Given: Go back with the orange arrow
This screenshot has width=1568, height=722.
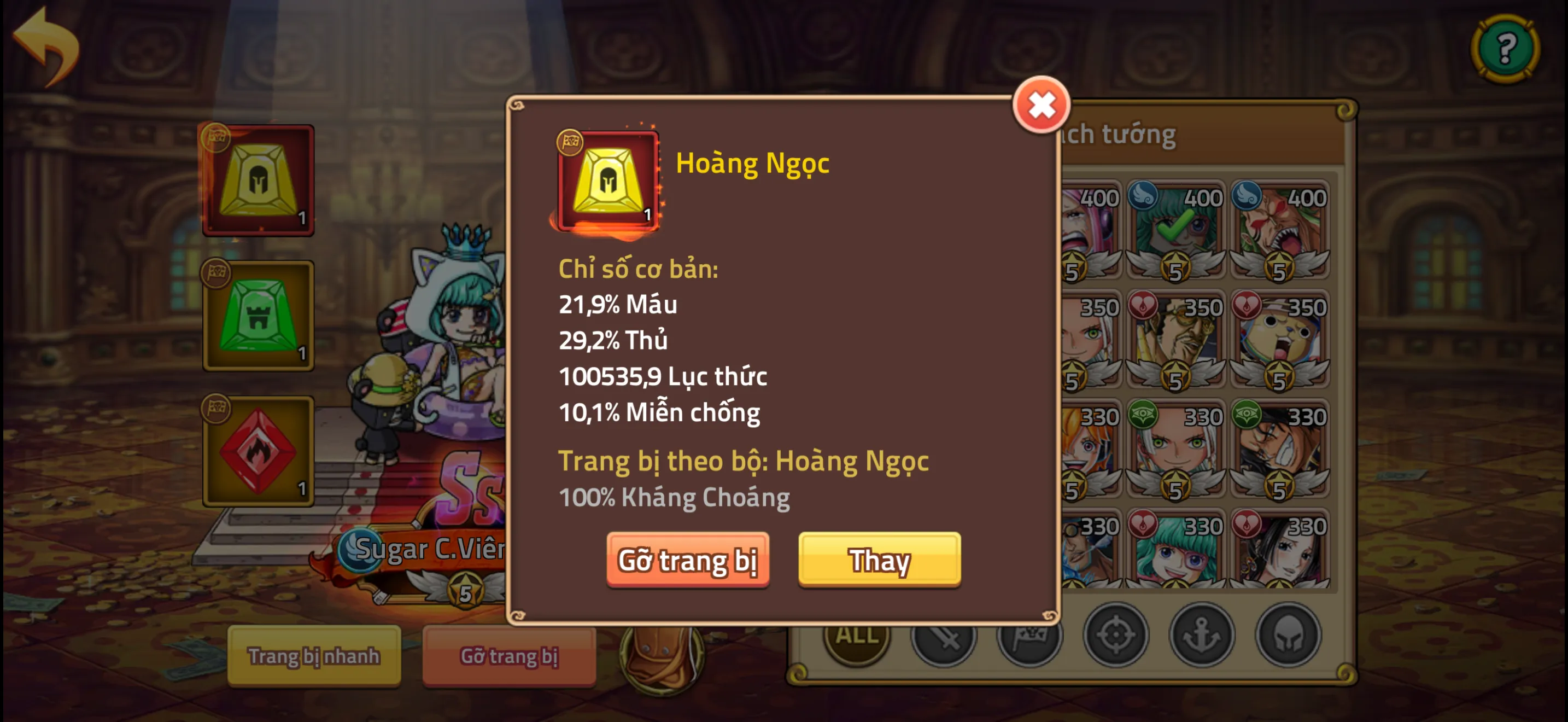Looking at the screenshot, I should pyautogui.click(x=47, y=45).
